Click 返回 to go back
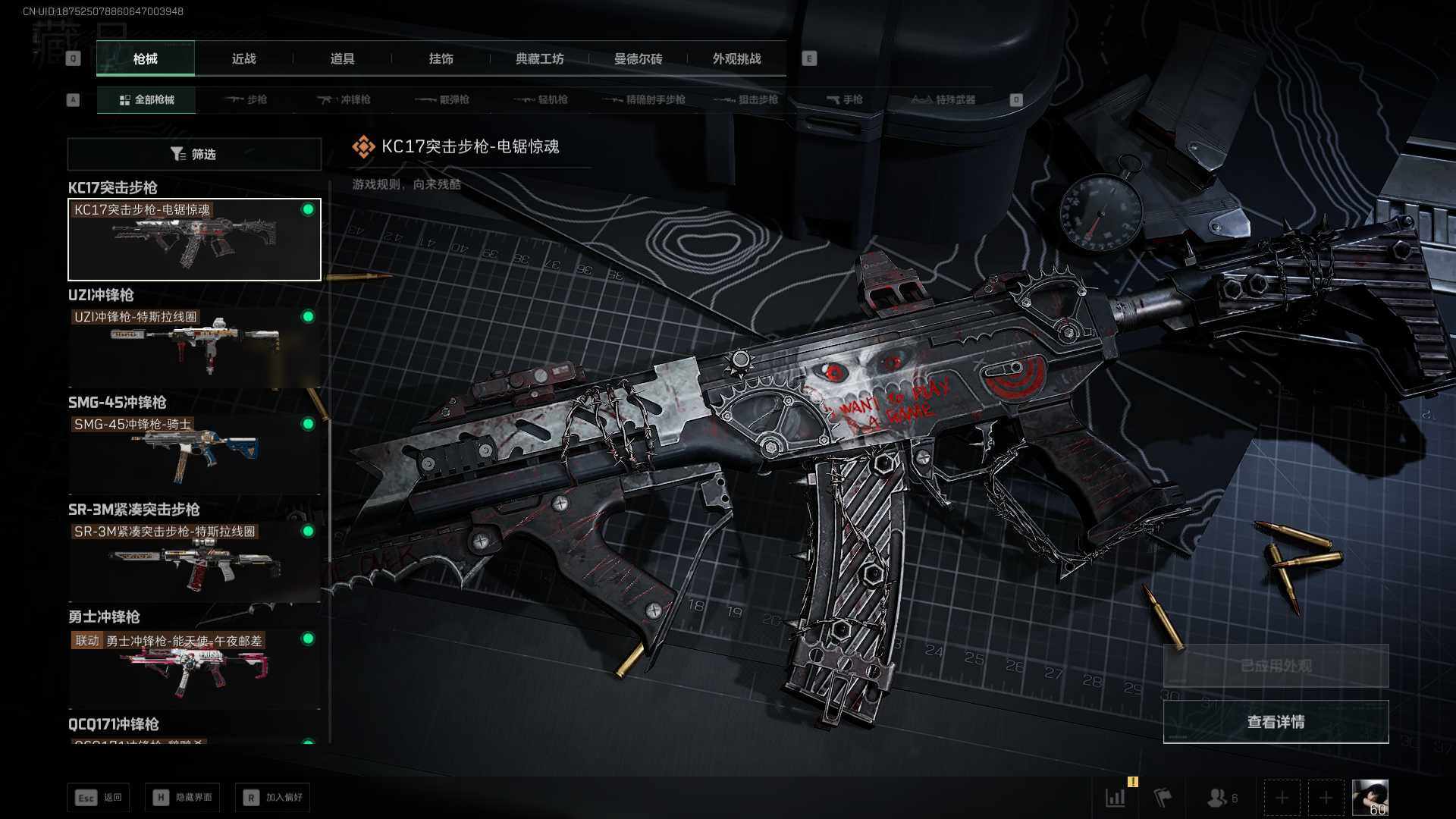 click(x=99, y=798)
